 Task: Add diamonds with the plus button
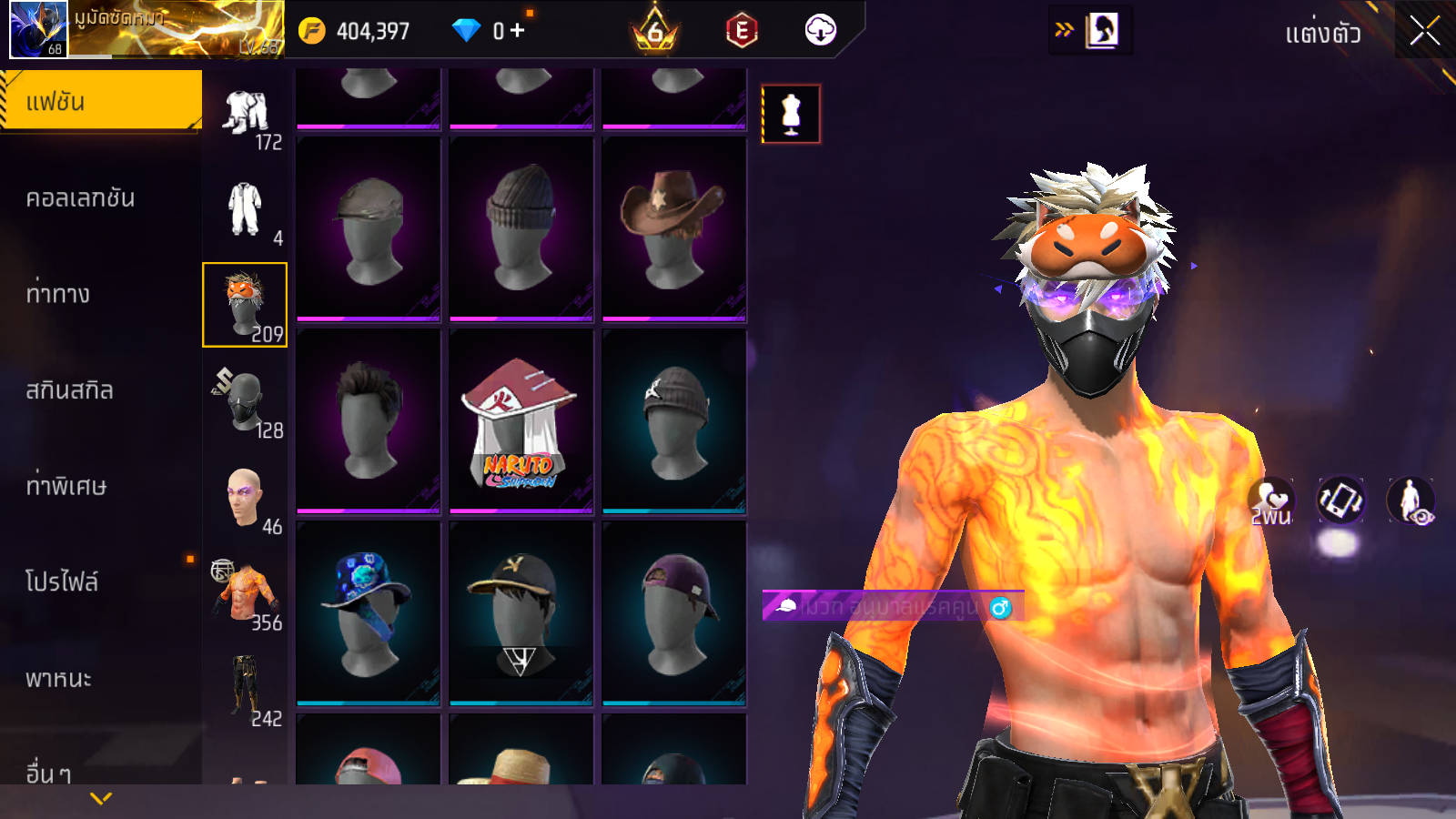tap(517, 30)
